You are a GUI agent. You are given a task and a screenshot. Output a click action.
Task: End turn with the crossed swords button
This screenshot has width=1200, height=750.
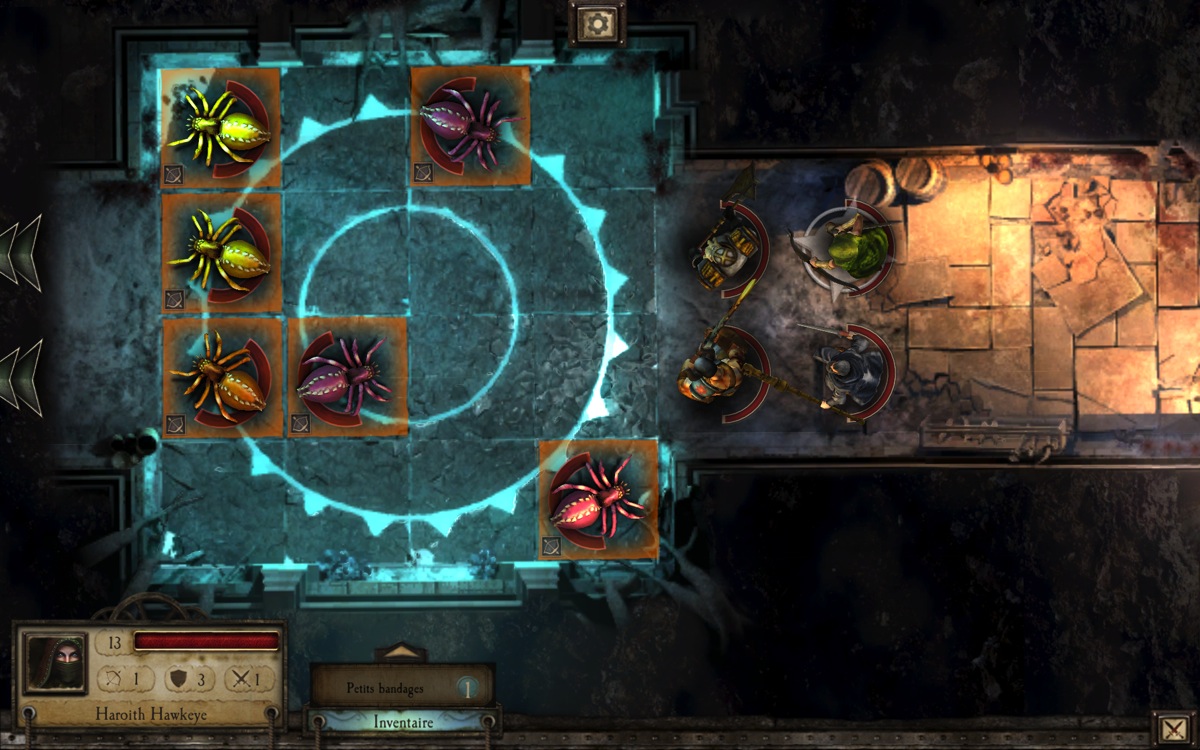[x=1170, y=729]
